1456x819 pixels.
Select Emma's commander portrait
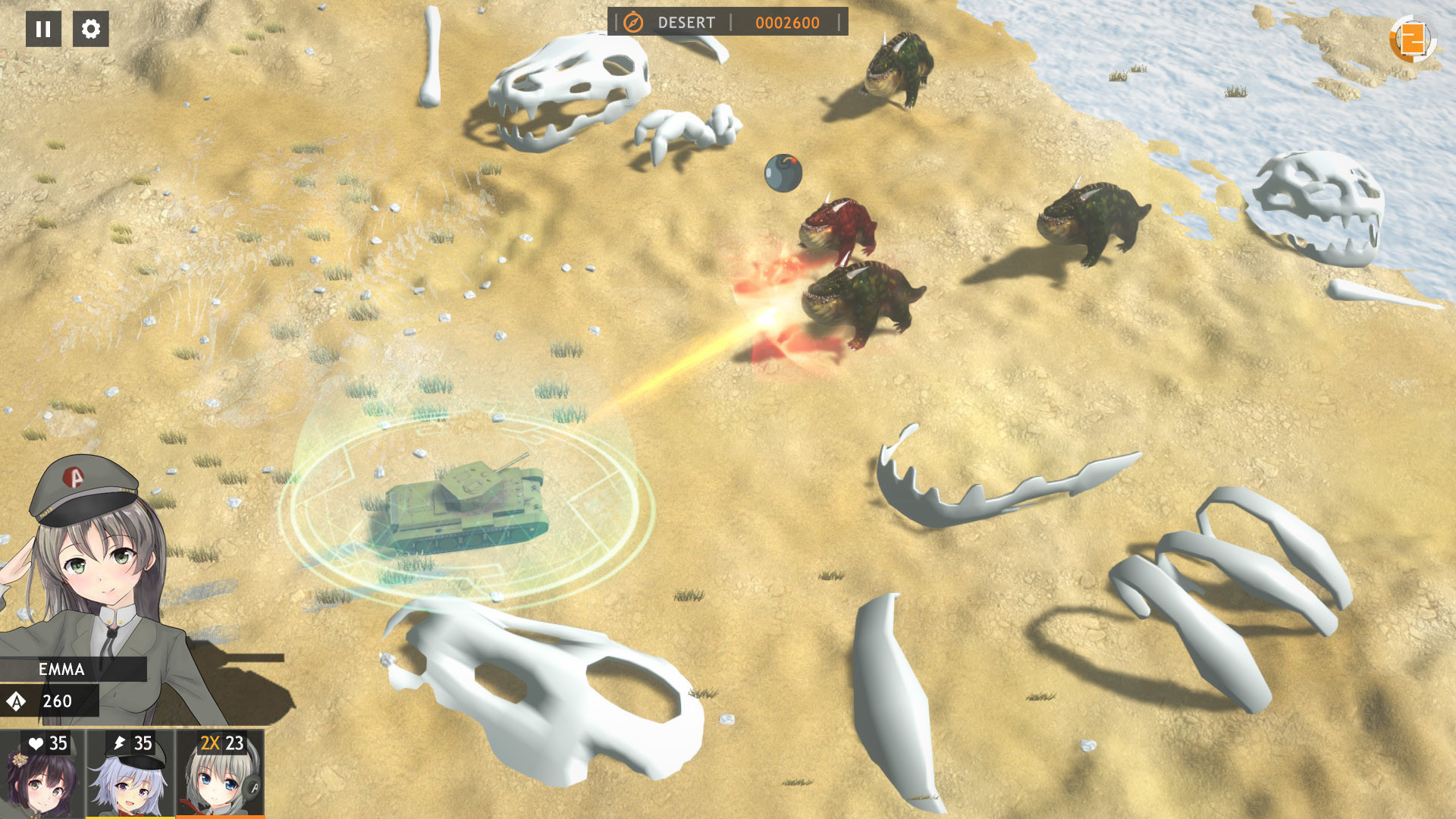tap(91, 561)
